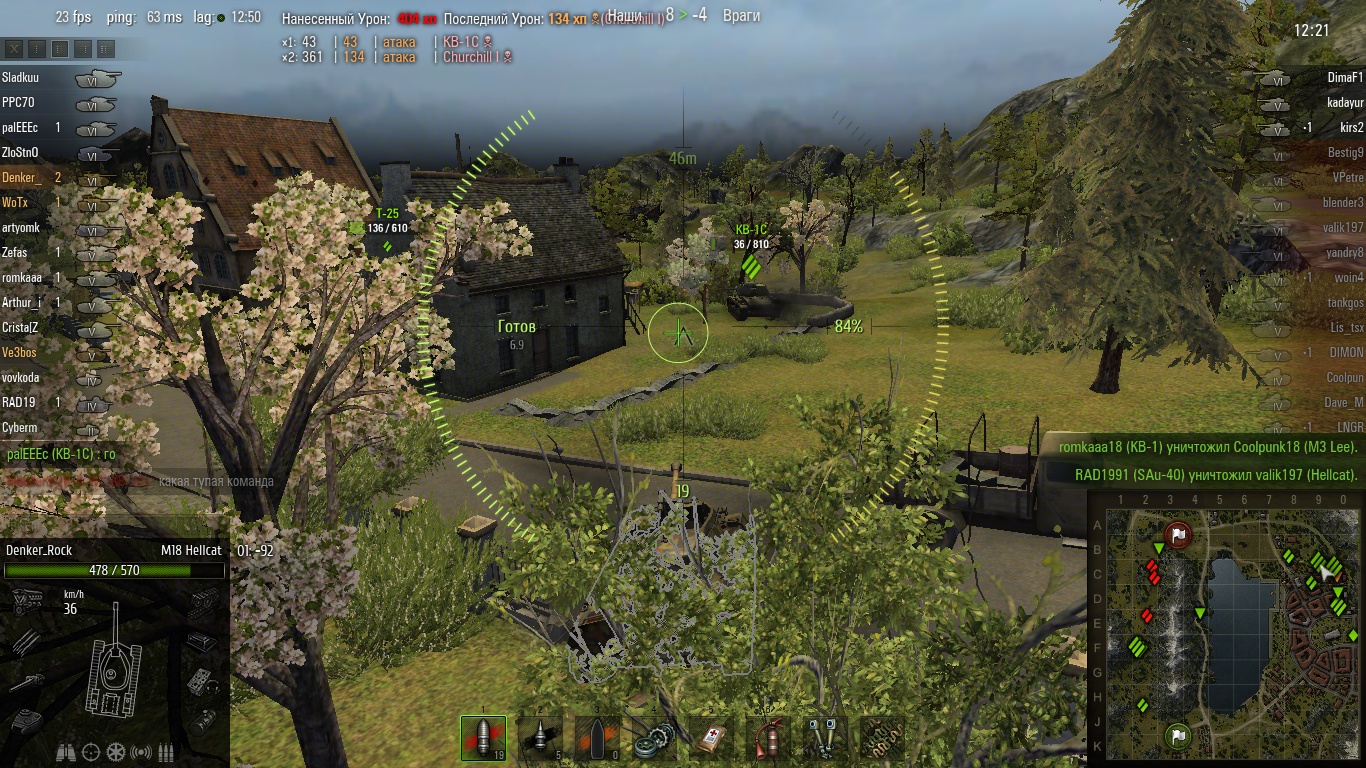The width and height of the screenshot is (1366, 768).
Task: Click the binocular telescope equipment slot
Action: point(825,738)
